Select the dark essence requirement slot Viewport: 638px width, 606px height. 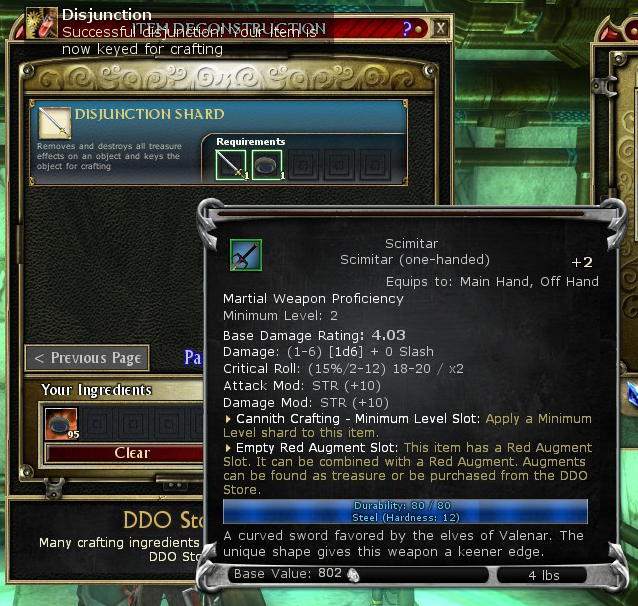266,165
